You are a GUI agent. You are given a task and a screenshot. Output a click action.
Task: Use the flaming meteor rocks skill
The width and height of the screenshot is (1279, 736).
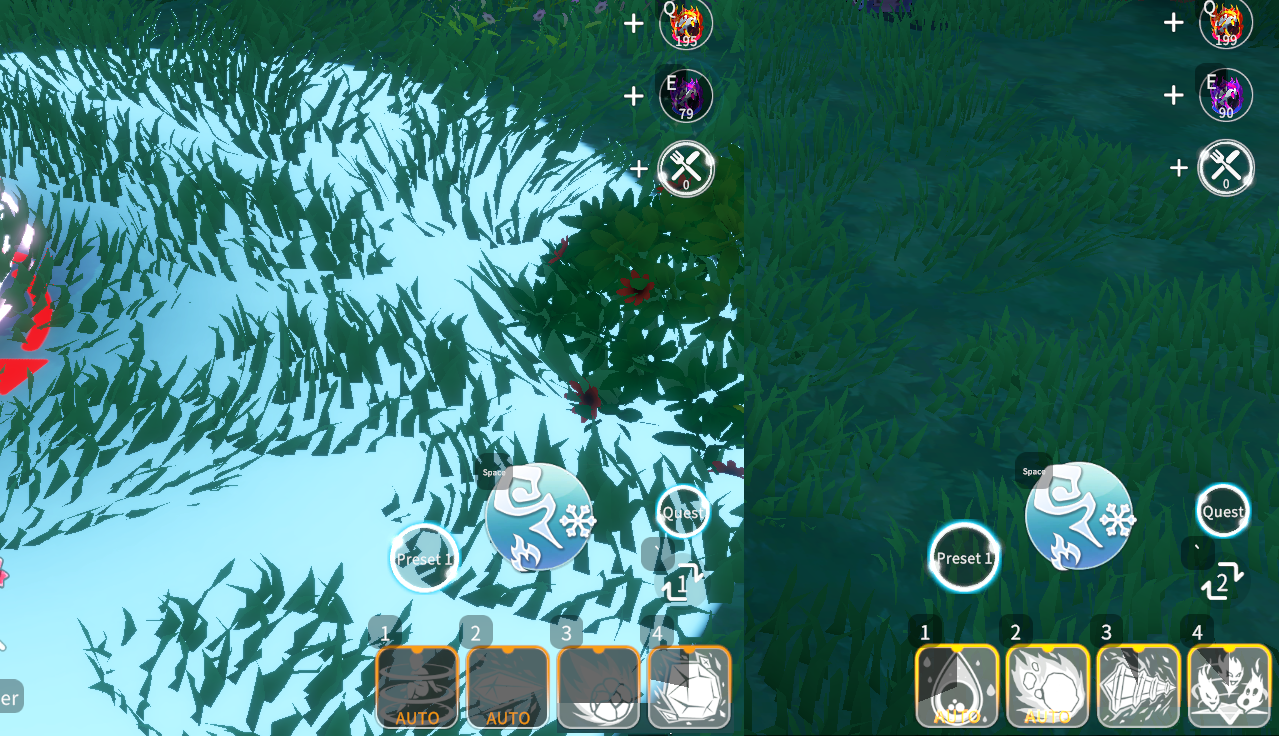click(1048, 686)
